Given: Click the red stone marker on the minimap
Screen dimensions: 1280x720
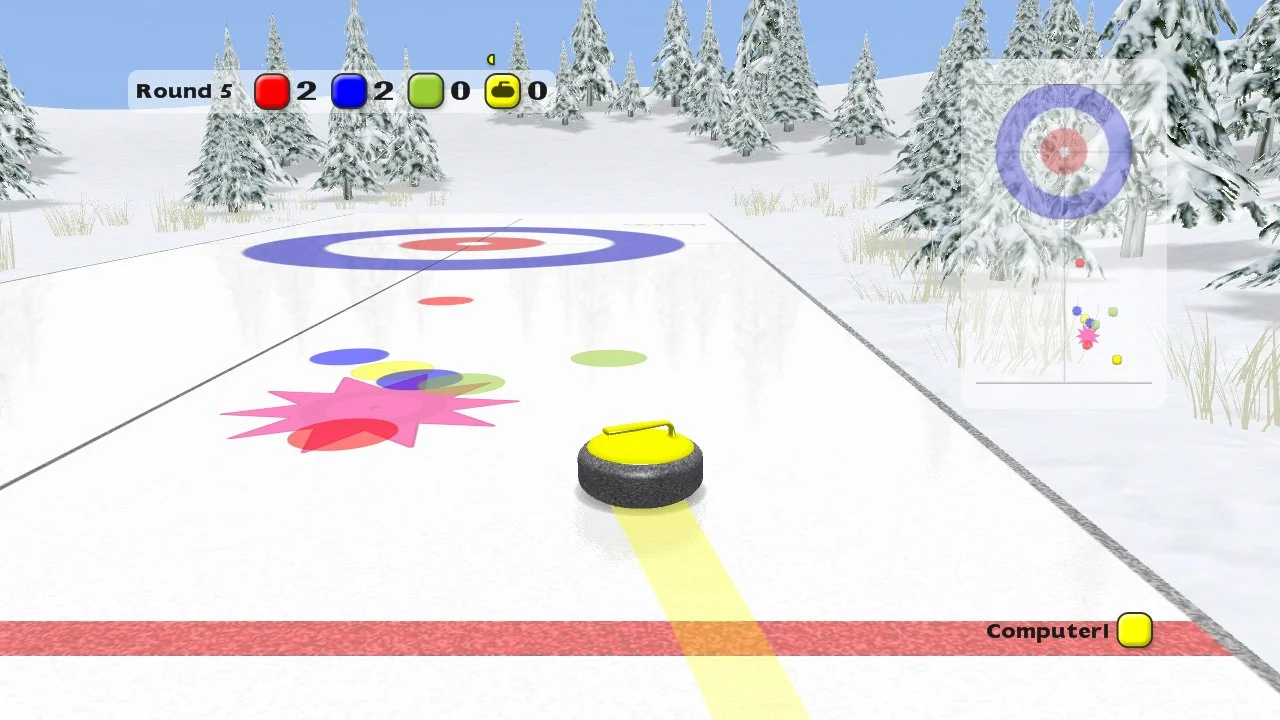Looking at the screenshot, I should tap(1080, 262).
